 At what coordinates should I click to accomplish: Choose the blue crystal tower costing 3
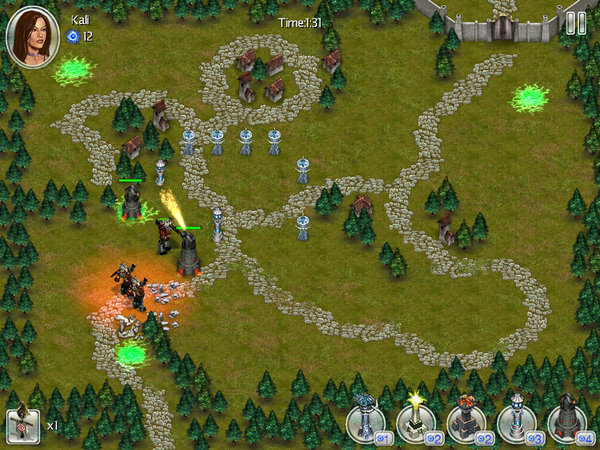(517, 421)
